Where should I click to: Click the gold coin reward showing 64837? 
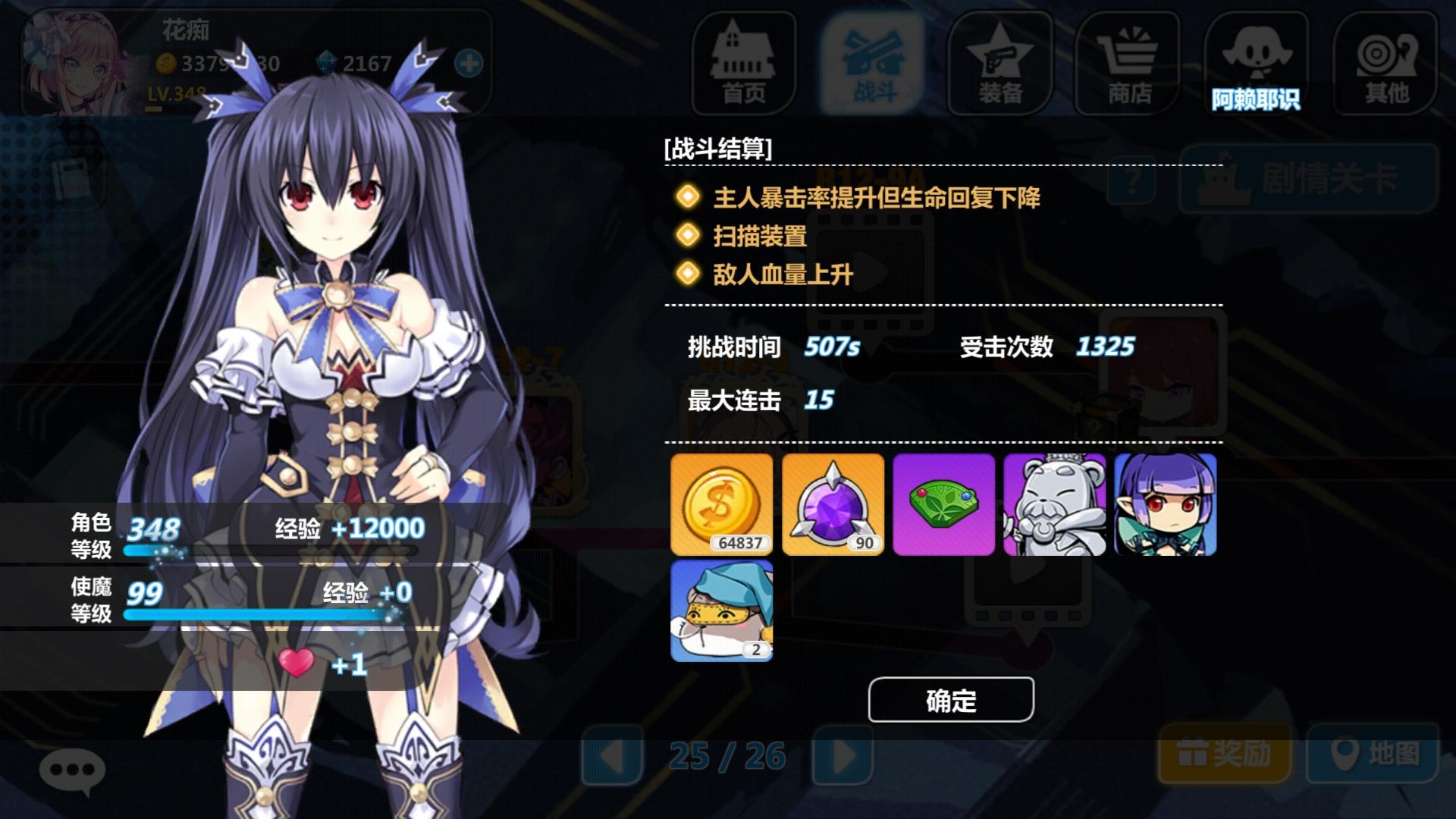pyautogui.click(x=721, y=504)
